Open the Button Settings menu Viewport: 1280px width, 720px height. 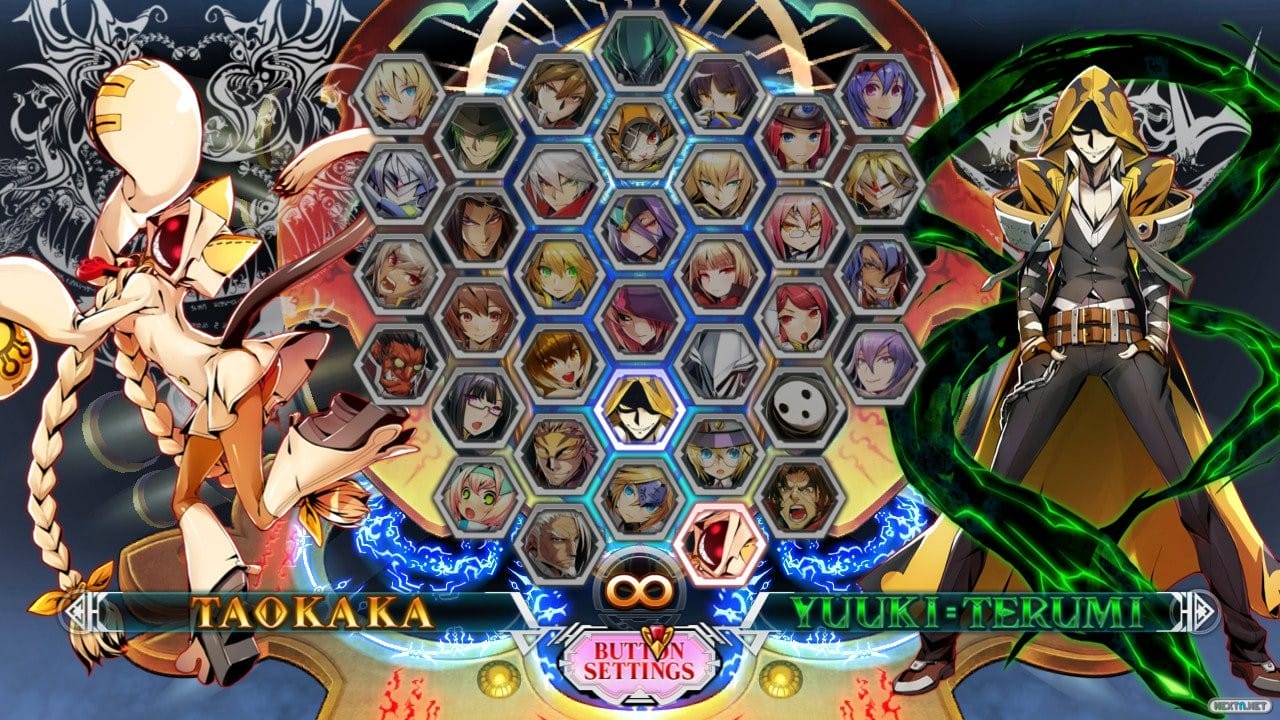pyautogui.click(x=640, y=663)
